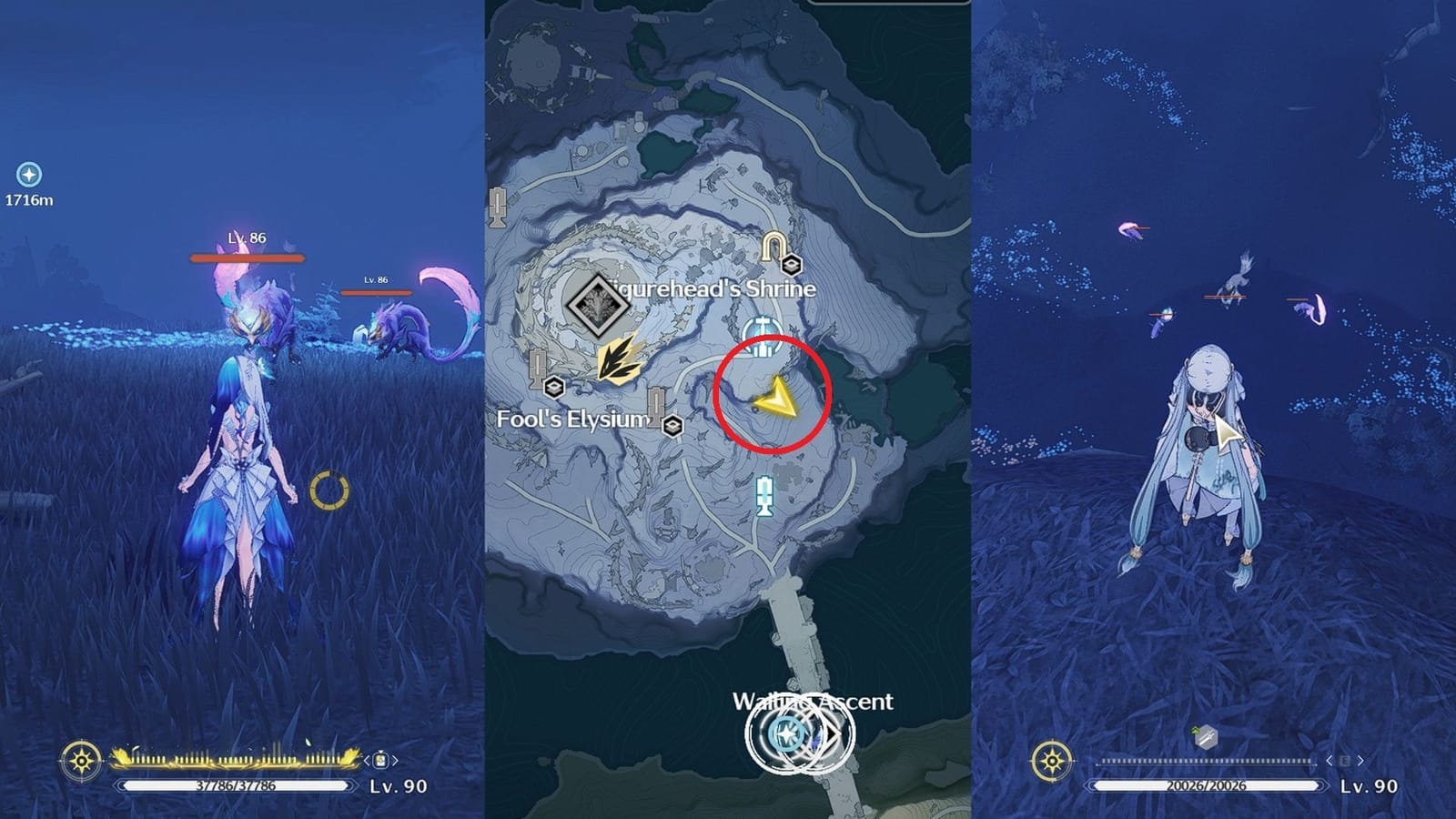Click the character switch portrait beside the vibration bar
The width and height of the screenshot is (1456, 819).
click(380, 761)
